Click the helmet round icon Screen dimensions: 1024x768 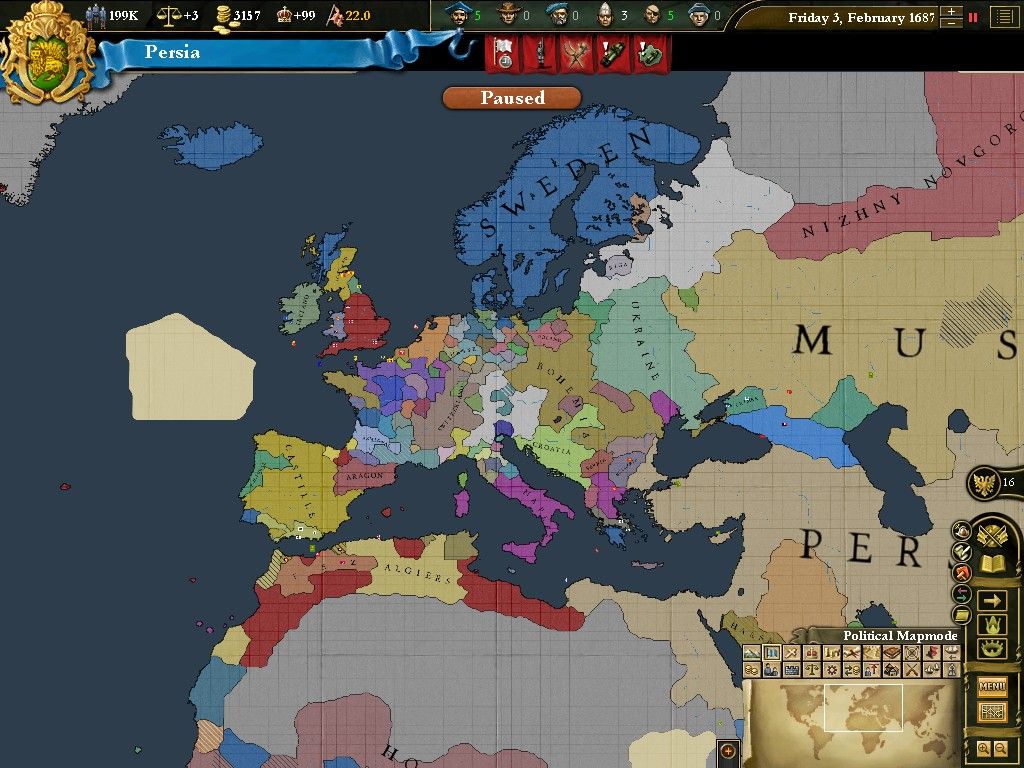tap(962, 531)
